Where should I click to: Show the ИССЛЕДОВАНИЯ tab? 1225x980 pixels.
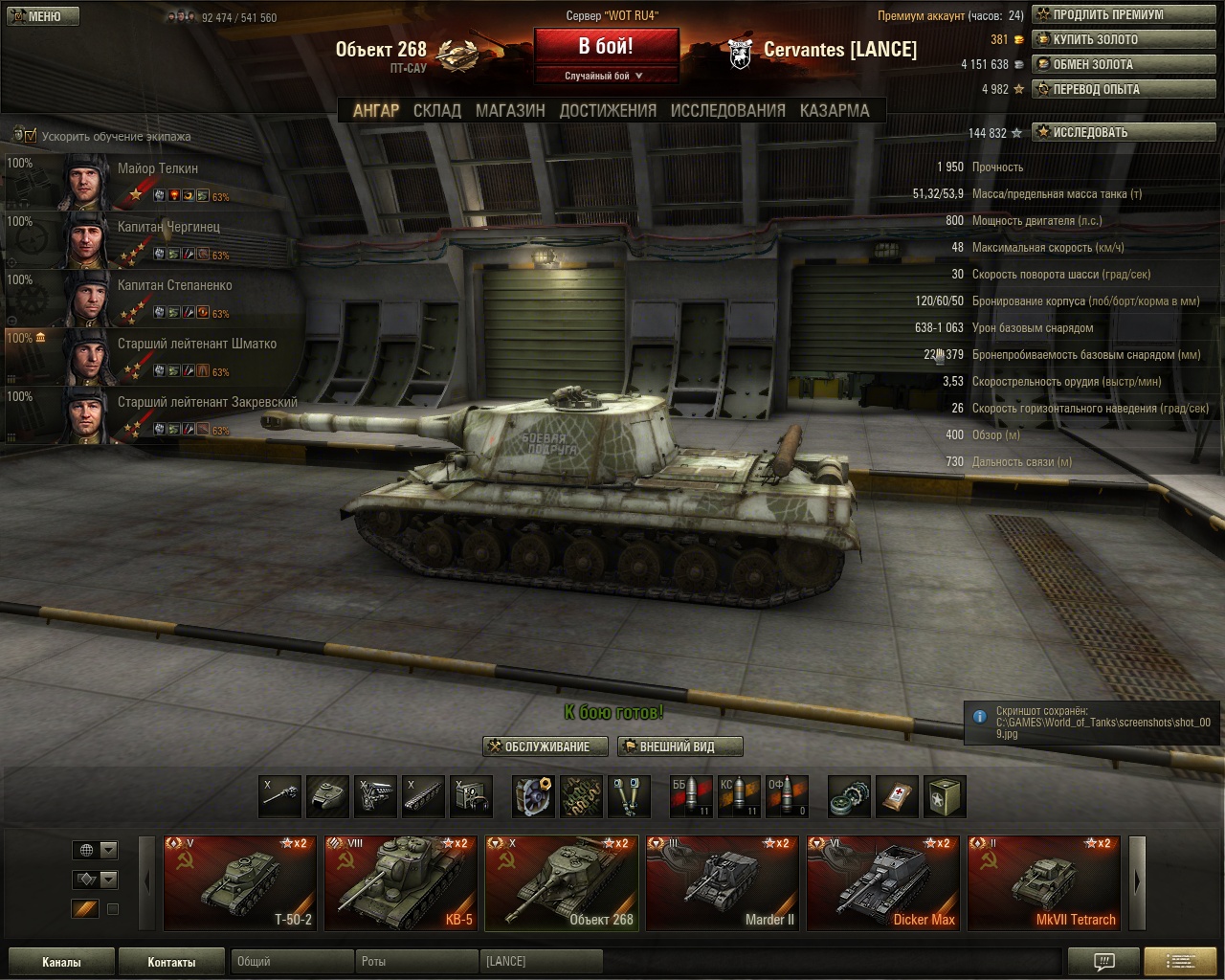[x=727, y=110]
